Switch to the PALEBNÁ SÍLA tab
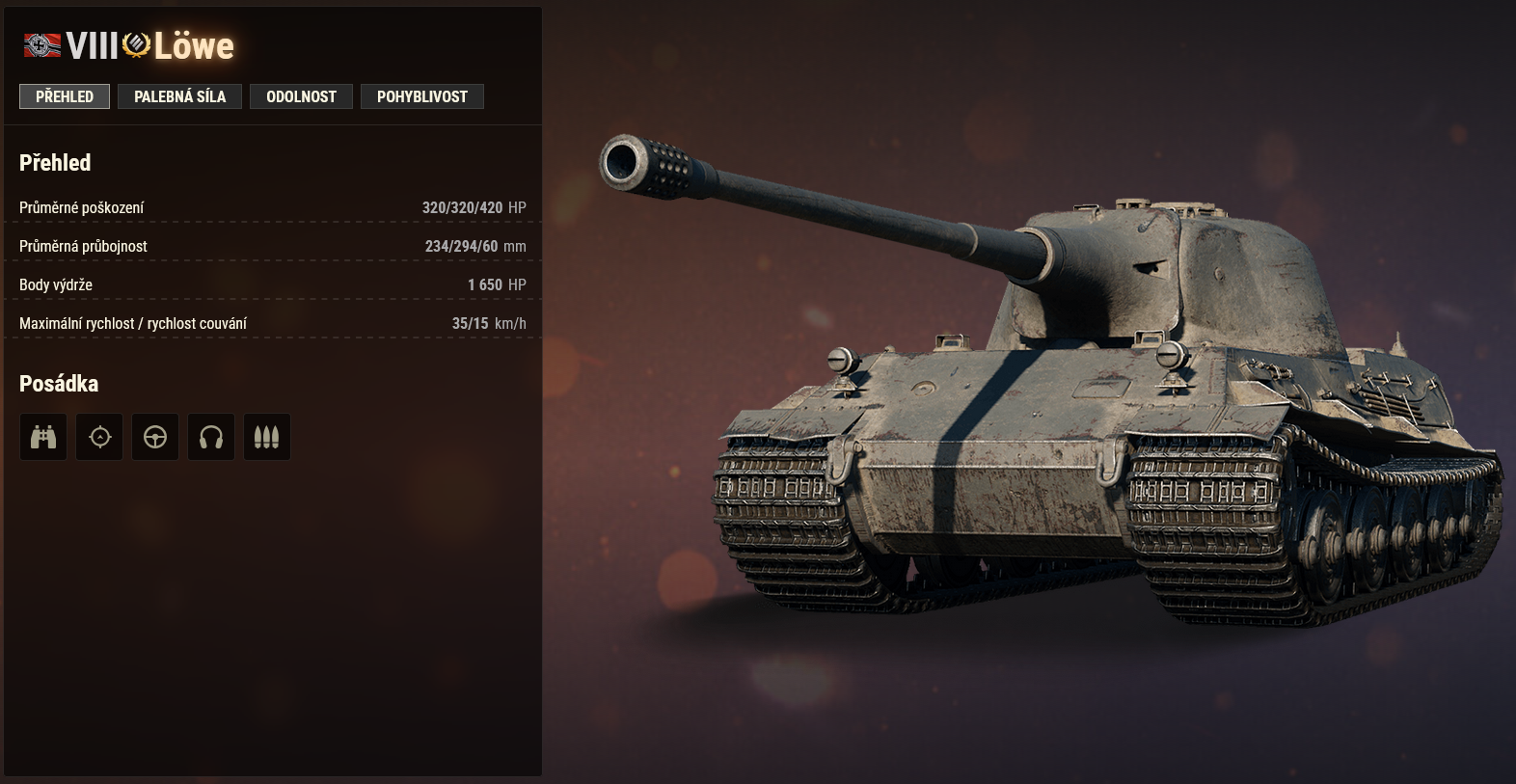Screen dimensions: 1516x784 [x=179, y=95]
